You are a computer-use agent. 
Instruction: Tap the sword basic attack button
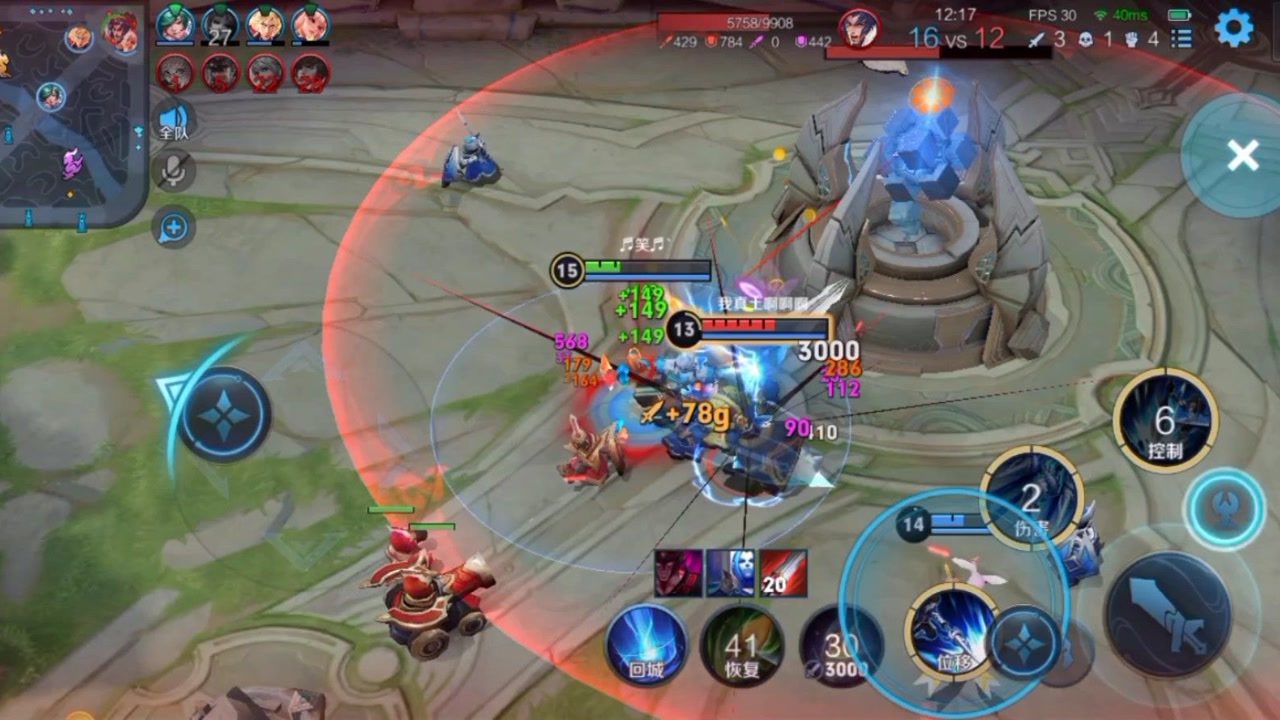(x=1167, y=615)
